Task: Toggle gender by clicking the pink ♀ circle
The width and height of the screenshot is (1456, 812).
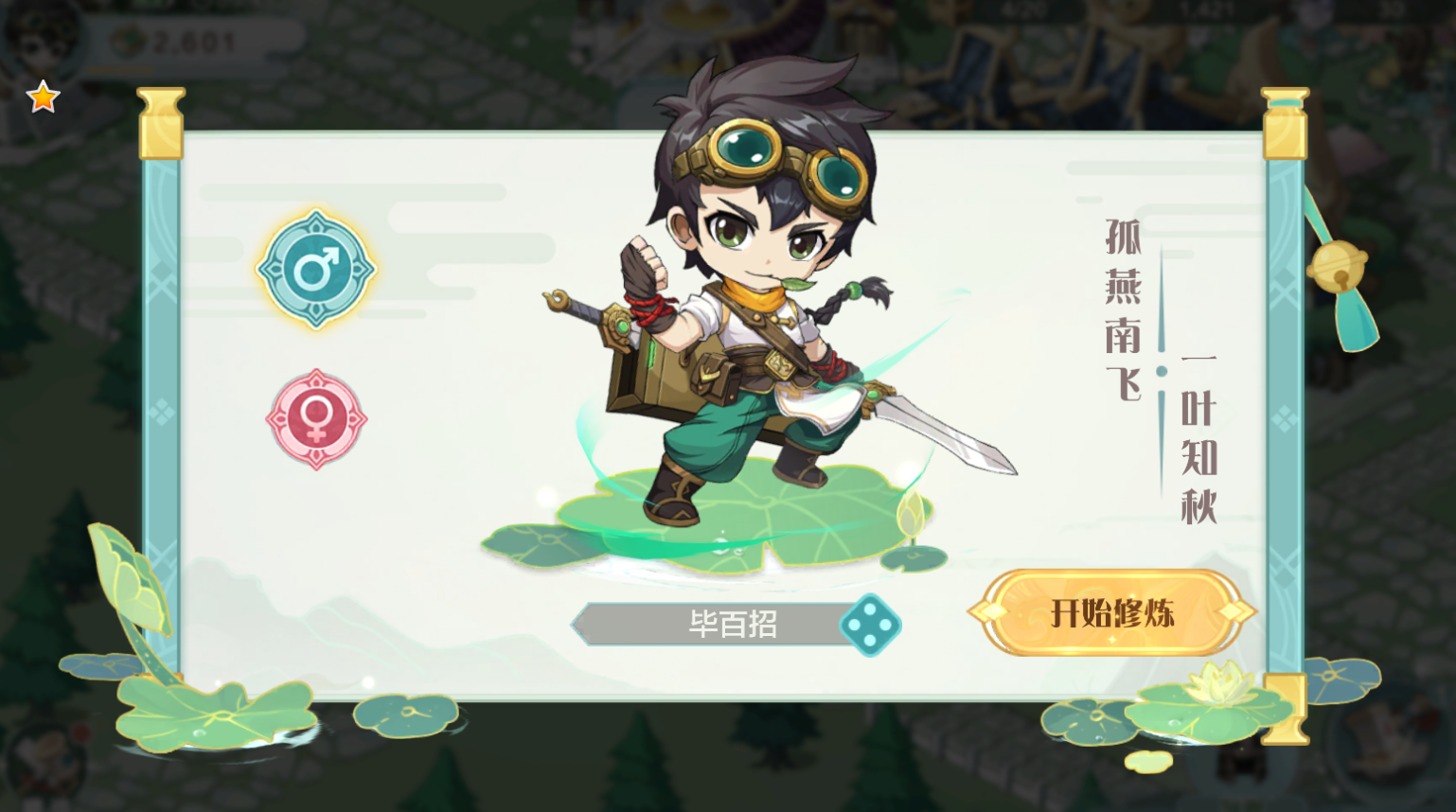Action: (316, 416)
